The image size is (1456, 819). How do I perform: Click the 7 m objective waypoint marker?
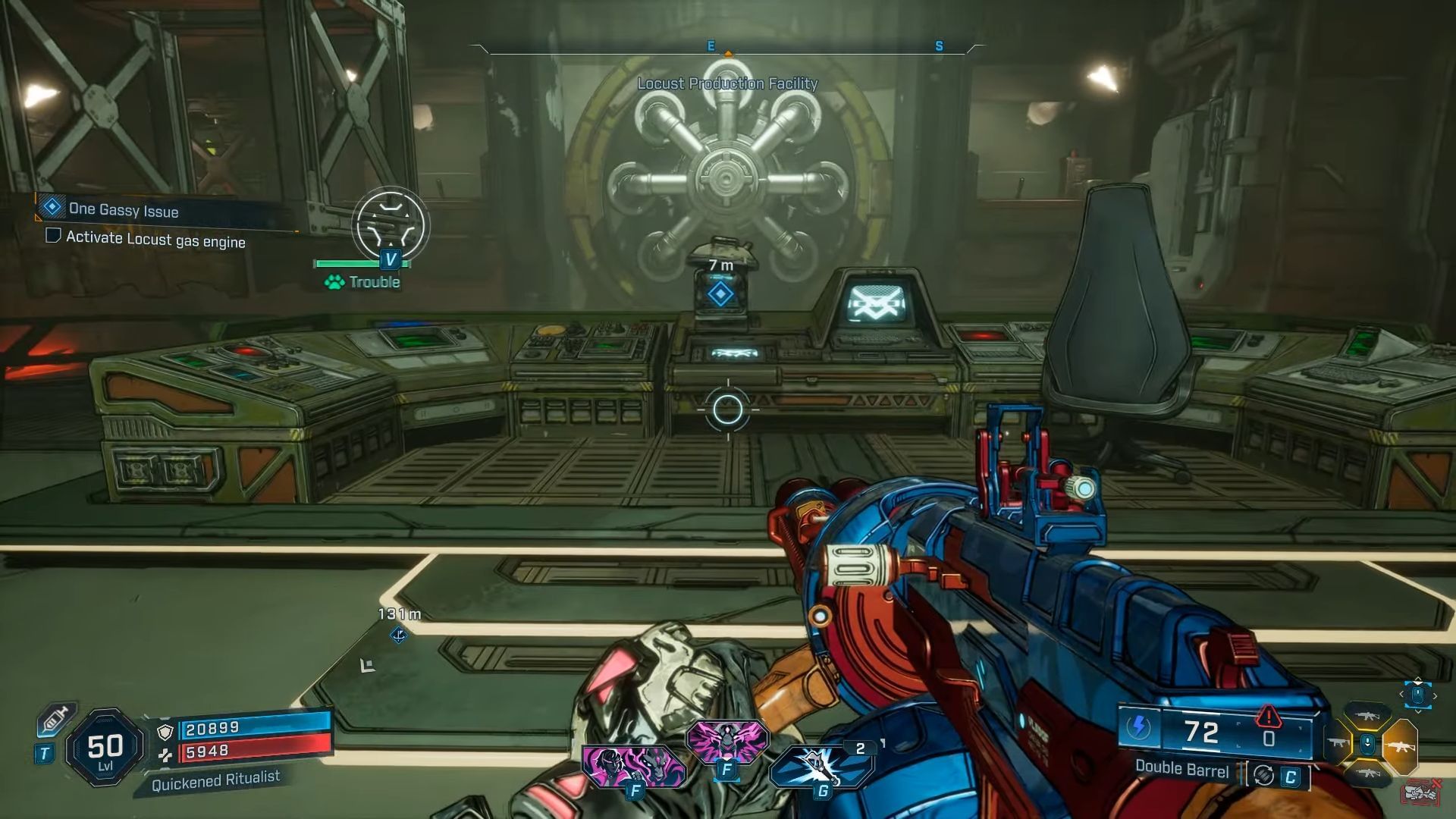coord(720,293)
